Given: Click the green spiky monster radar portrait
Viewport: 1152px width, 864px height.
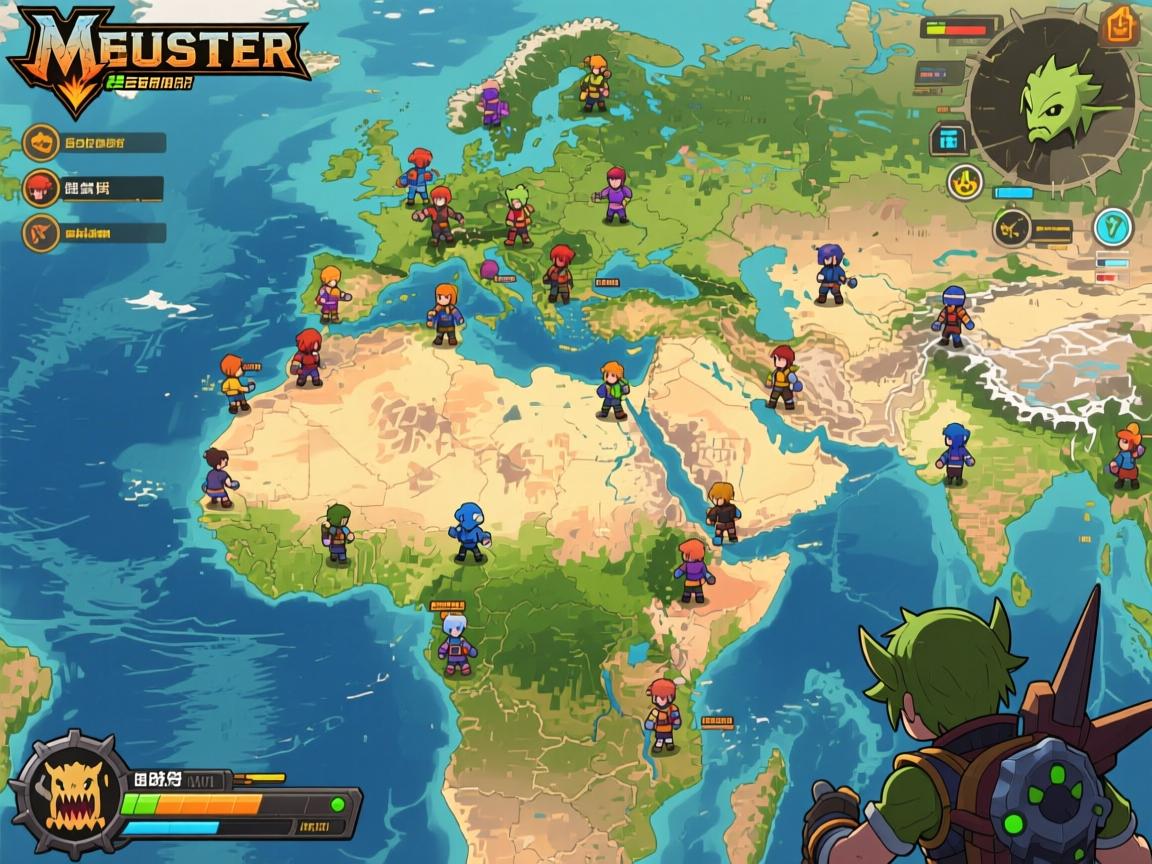Looking at the screenshot, I should (x=1052, y=99).
